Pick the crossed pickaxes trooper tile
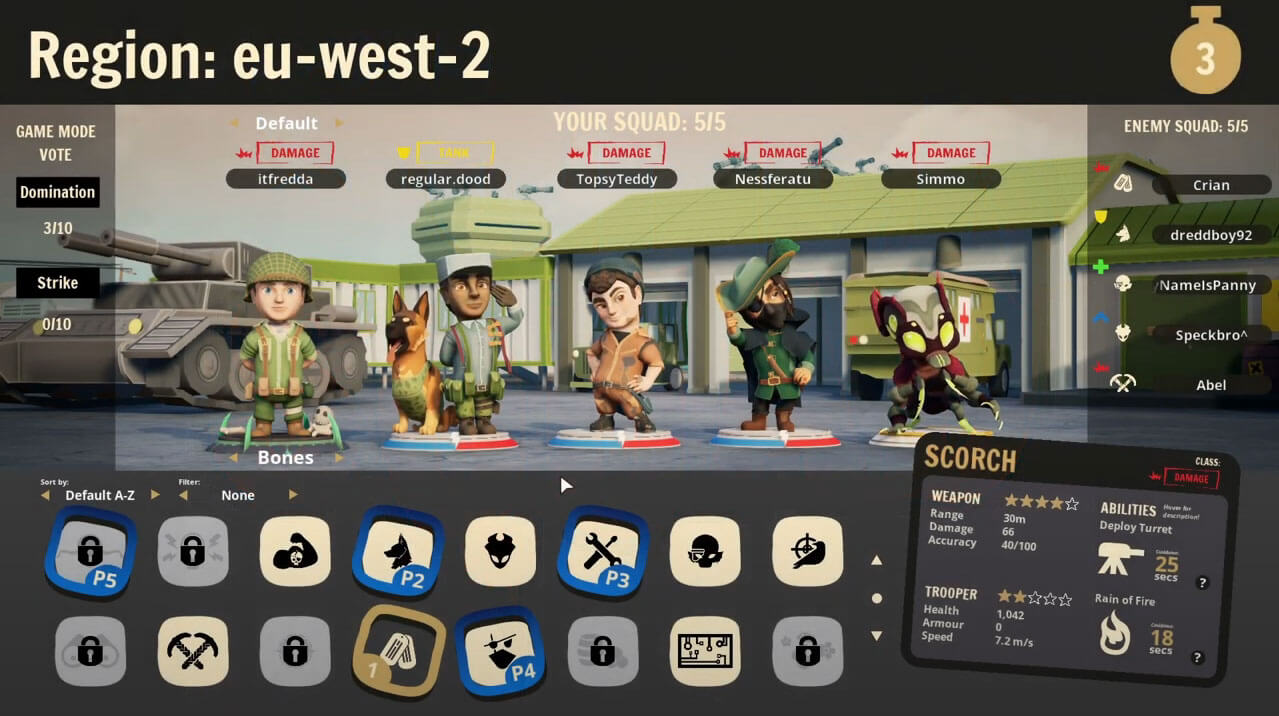Screen dimensions: 1279x716 tap(193, 651)
